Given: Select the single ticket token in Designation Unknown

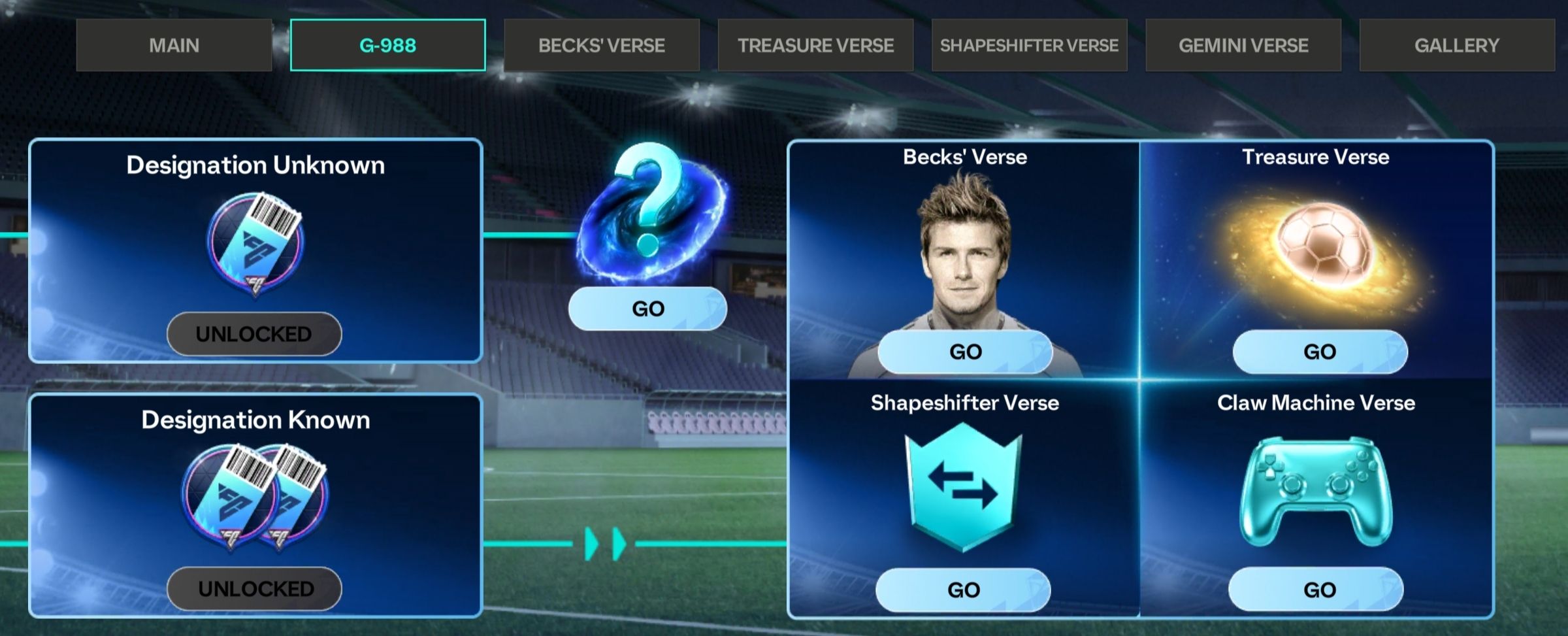Looking at the screenshot, I should [x=255, y=243].
